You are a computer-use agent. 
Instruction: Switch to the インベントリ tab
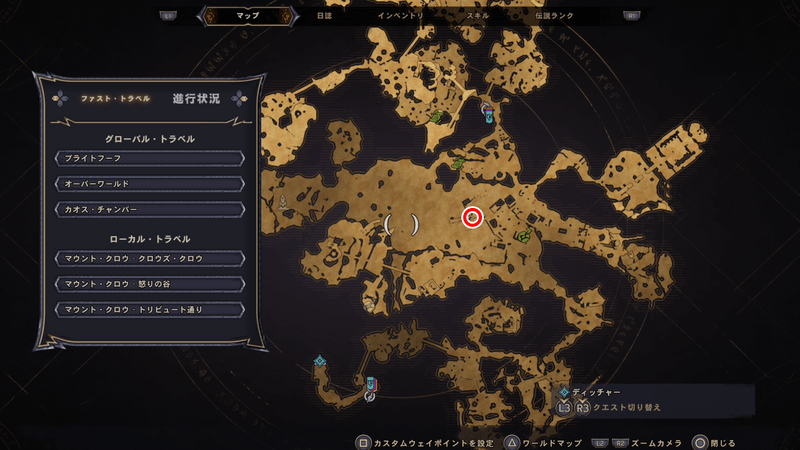point(401,16)
